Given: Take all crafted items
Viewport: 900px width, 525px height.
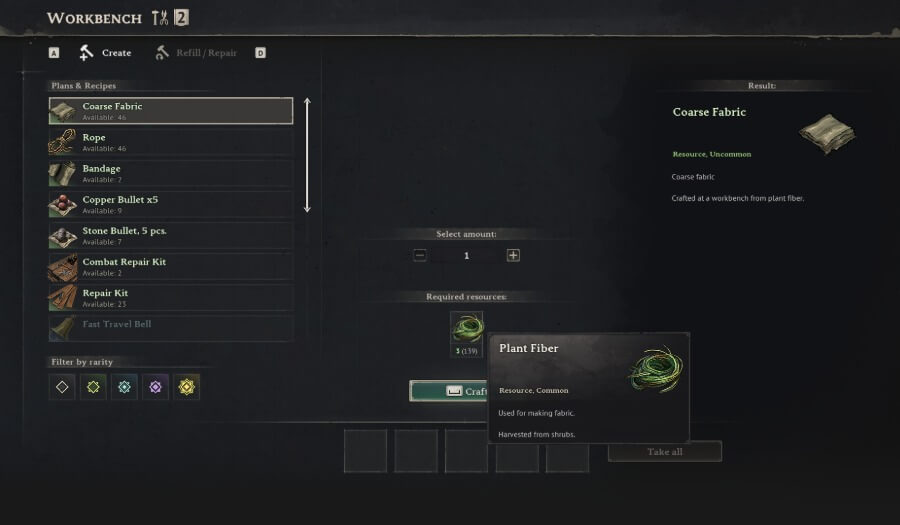Looking at the screenshot, I should (x=664, y=452).
